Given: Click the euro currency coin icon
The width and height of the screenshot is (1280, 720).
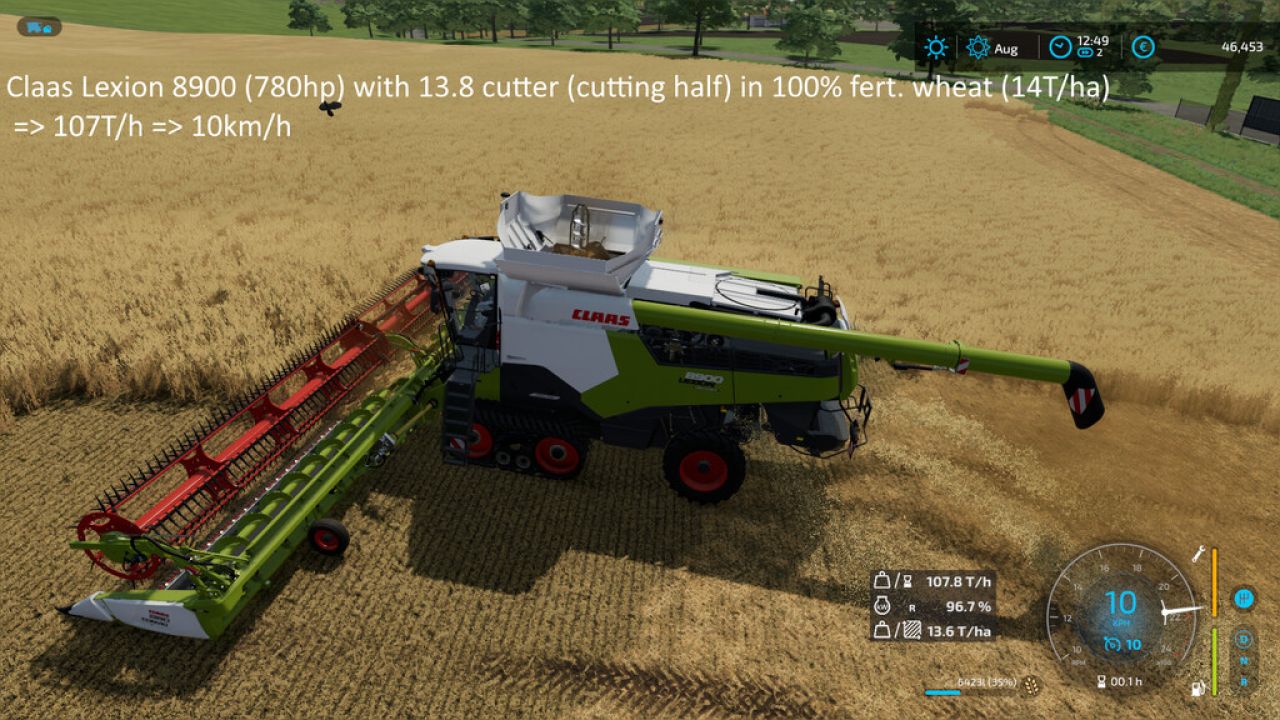Looking at the screenshot, I should pyautogui.click(x=1143, y=46).
